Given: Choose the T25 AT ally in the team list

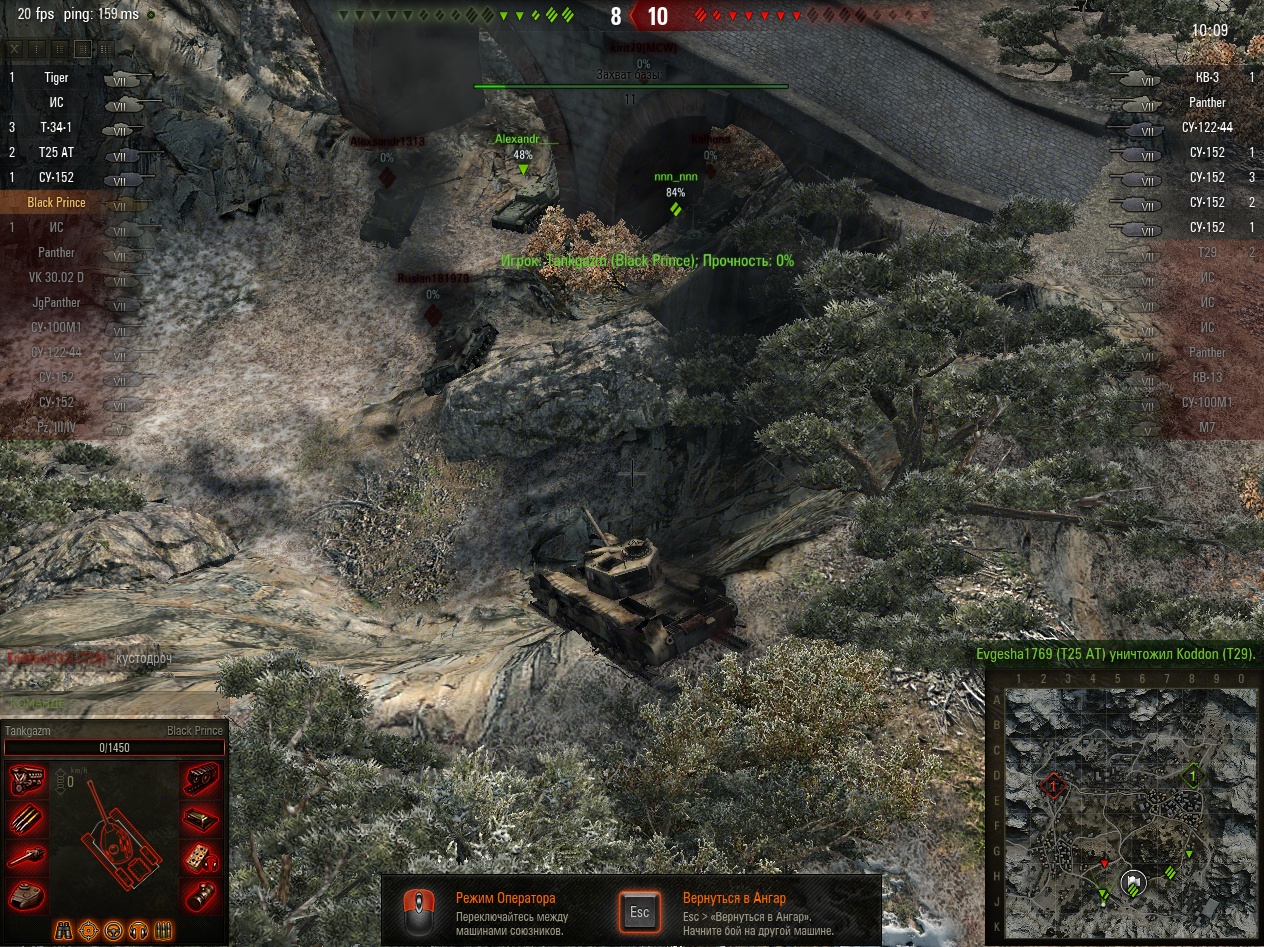Looking at the screenshot, I should click(57, 152).
